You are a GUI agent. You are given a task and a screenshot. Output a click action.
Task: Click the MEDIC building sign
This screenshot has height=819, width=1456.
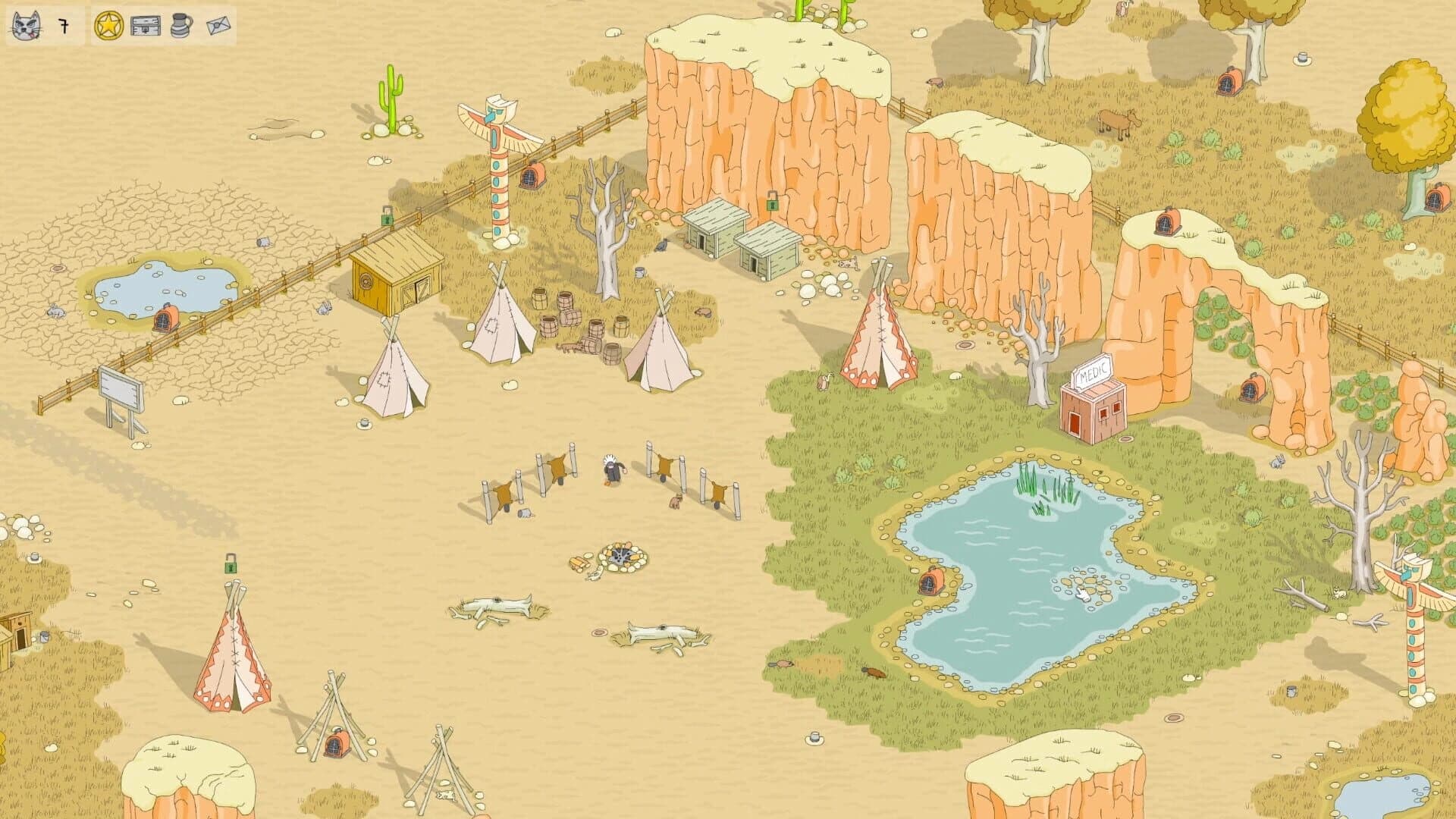(x=1092, y=372)
